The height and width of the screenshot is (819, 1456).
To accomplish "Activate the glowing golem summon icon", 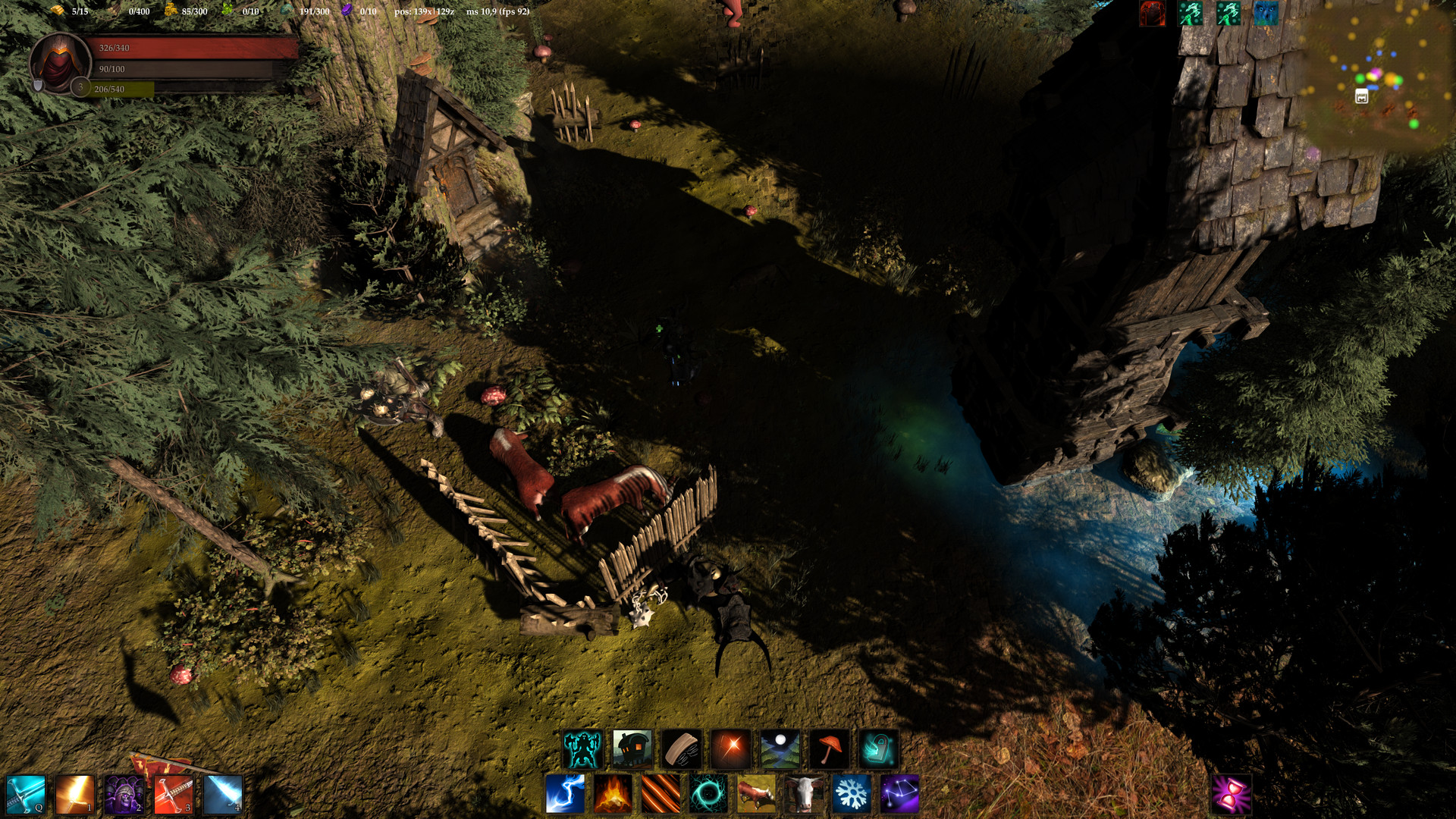I will click(581, 747).
